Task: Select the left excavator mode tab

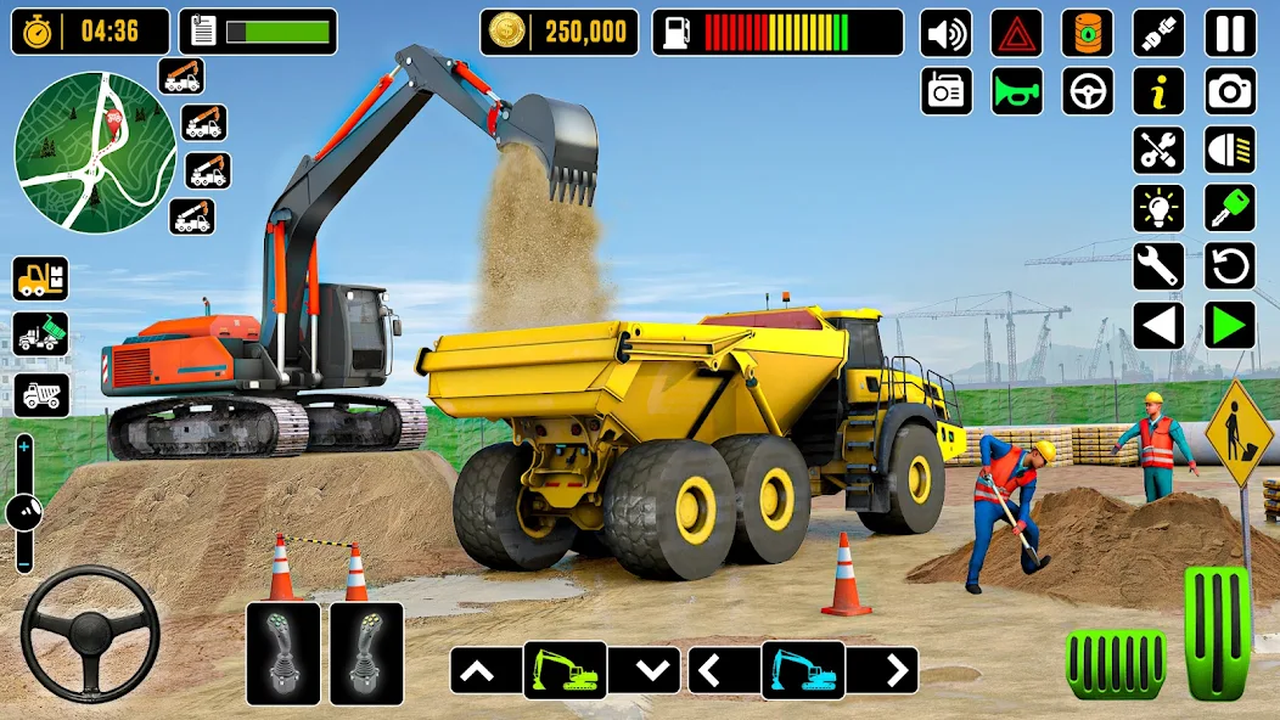Action: (564, 670)
